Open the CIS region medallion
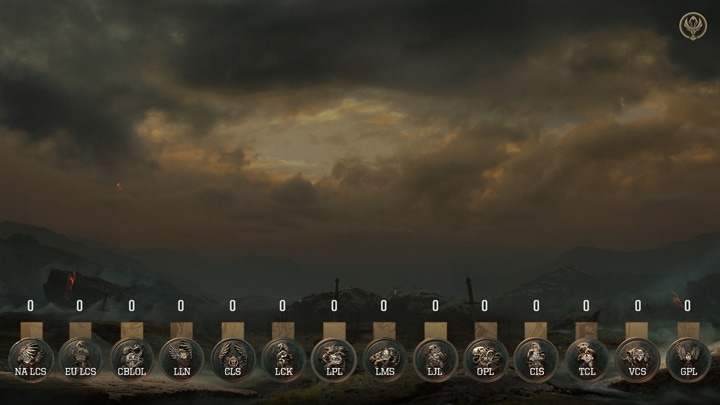 click(x=536, y=358)
